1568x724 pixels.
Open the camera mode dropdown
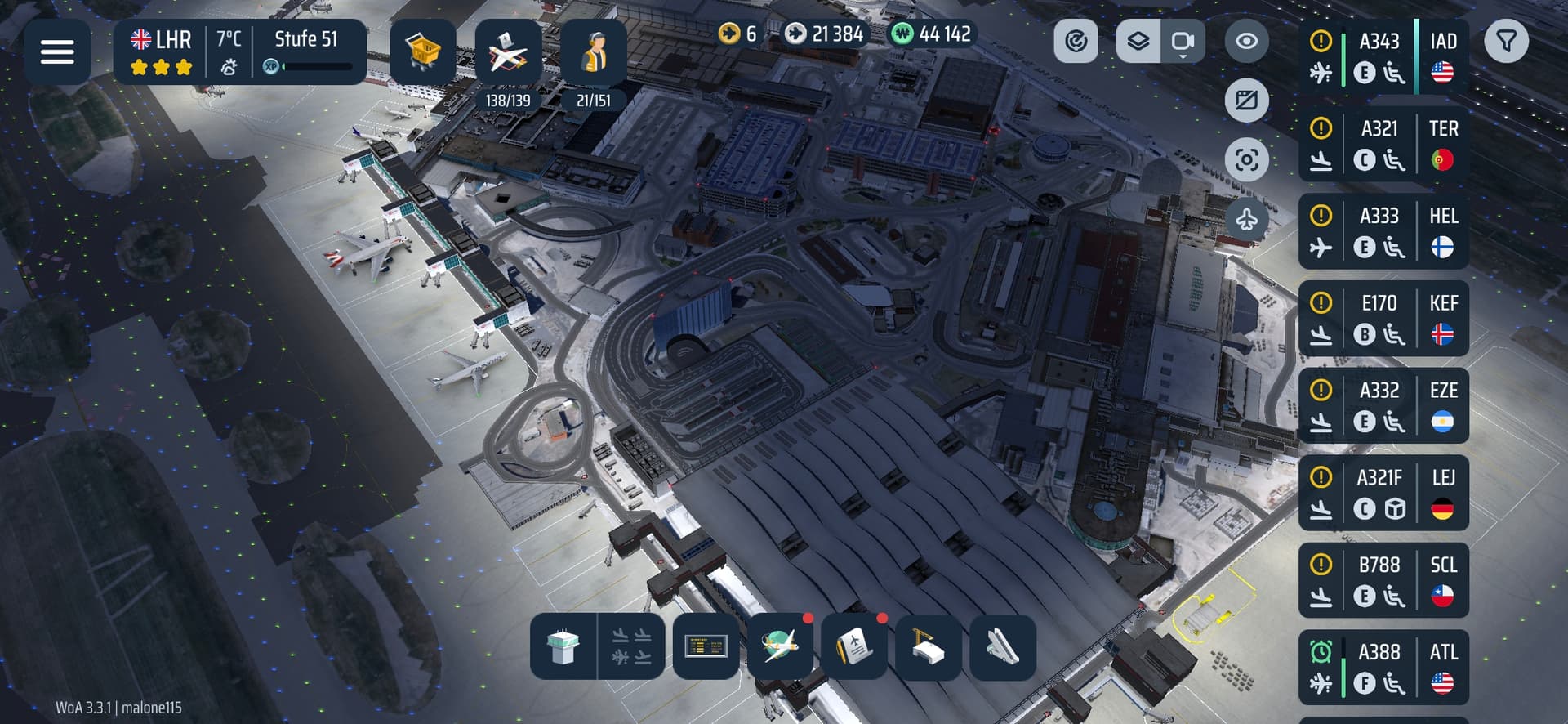pyautogui.click(x=1183, y=41)
